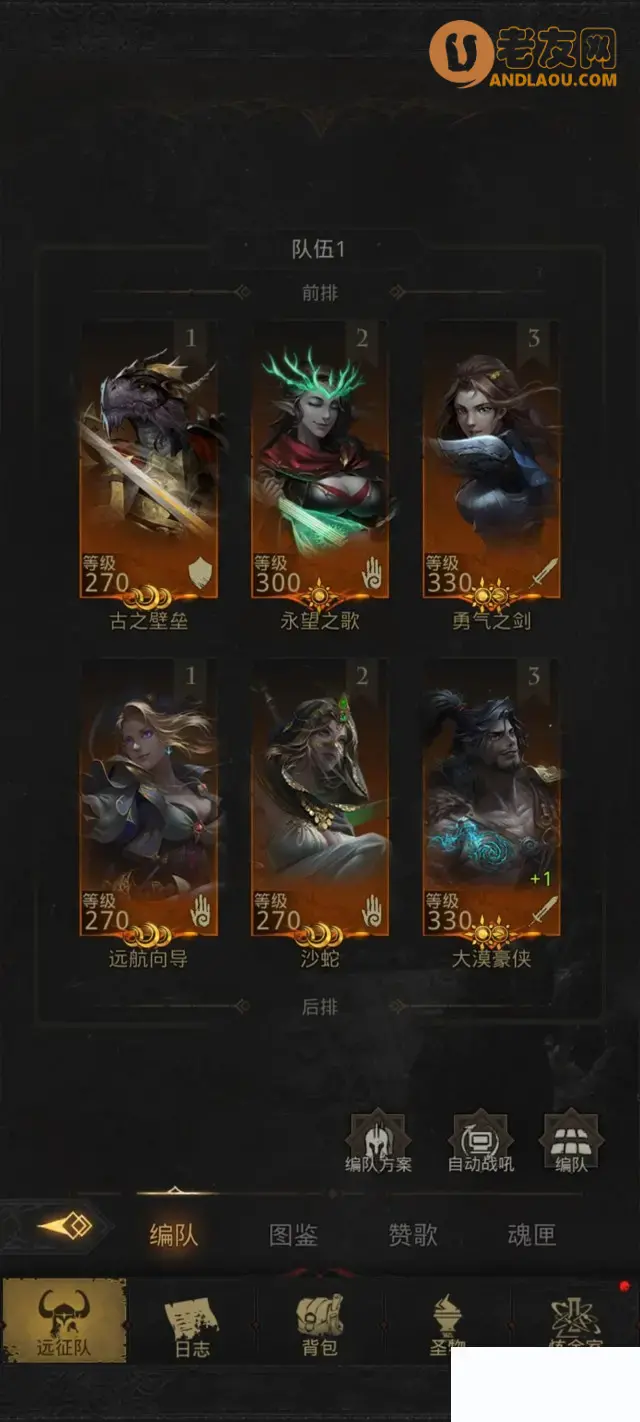Switch to the 图鉴 tab

pos(293,1235)
